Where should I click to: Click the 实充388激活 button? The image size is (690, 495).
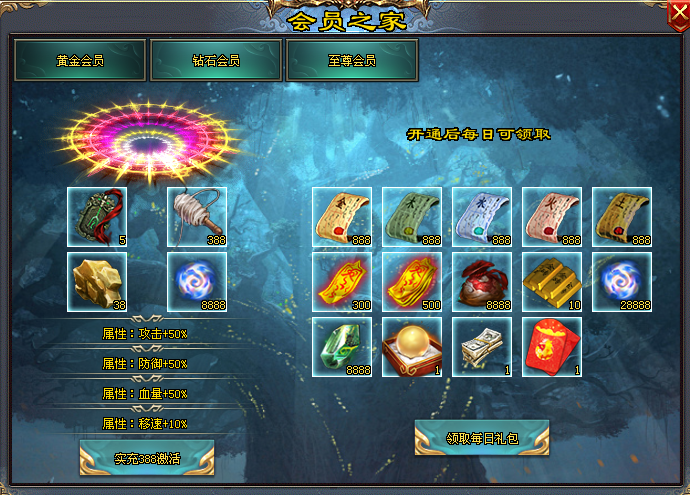pyautogui.click(x=147, y=458)
